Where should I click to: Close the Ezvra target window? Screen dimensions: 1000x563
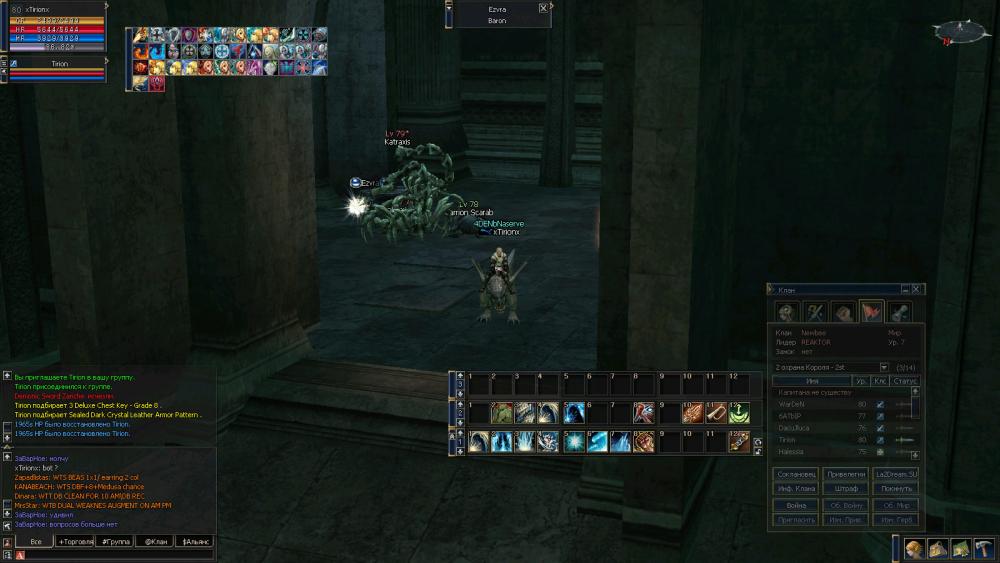pos(543,8)
